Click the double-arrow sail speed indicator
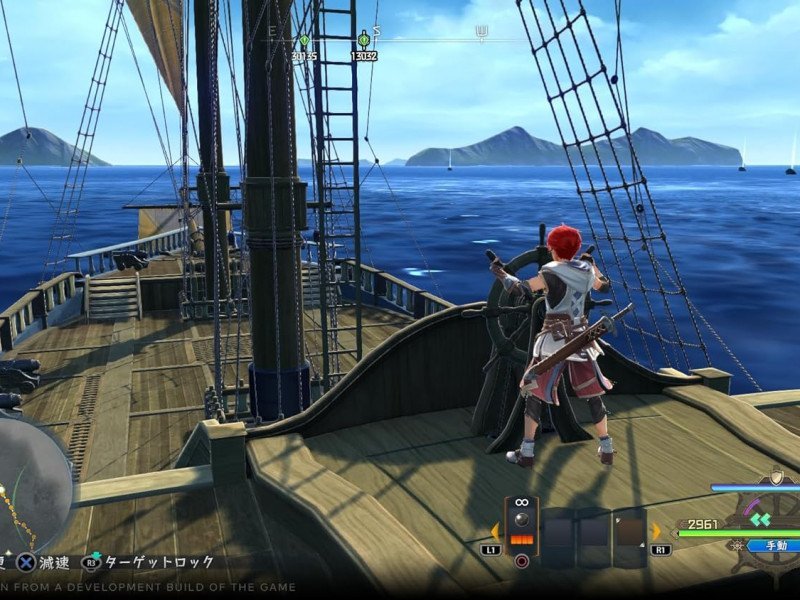The image size is (800, 600). click(761, 518)
